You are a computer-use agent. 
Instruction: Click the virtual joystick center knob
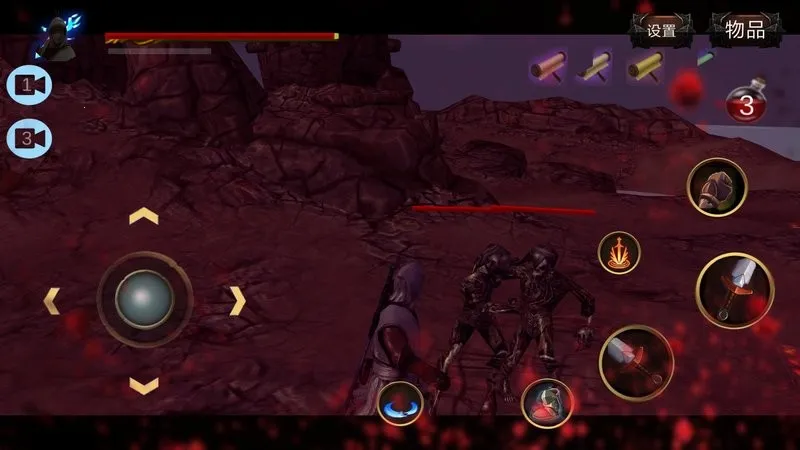click(x=144, y=299)
